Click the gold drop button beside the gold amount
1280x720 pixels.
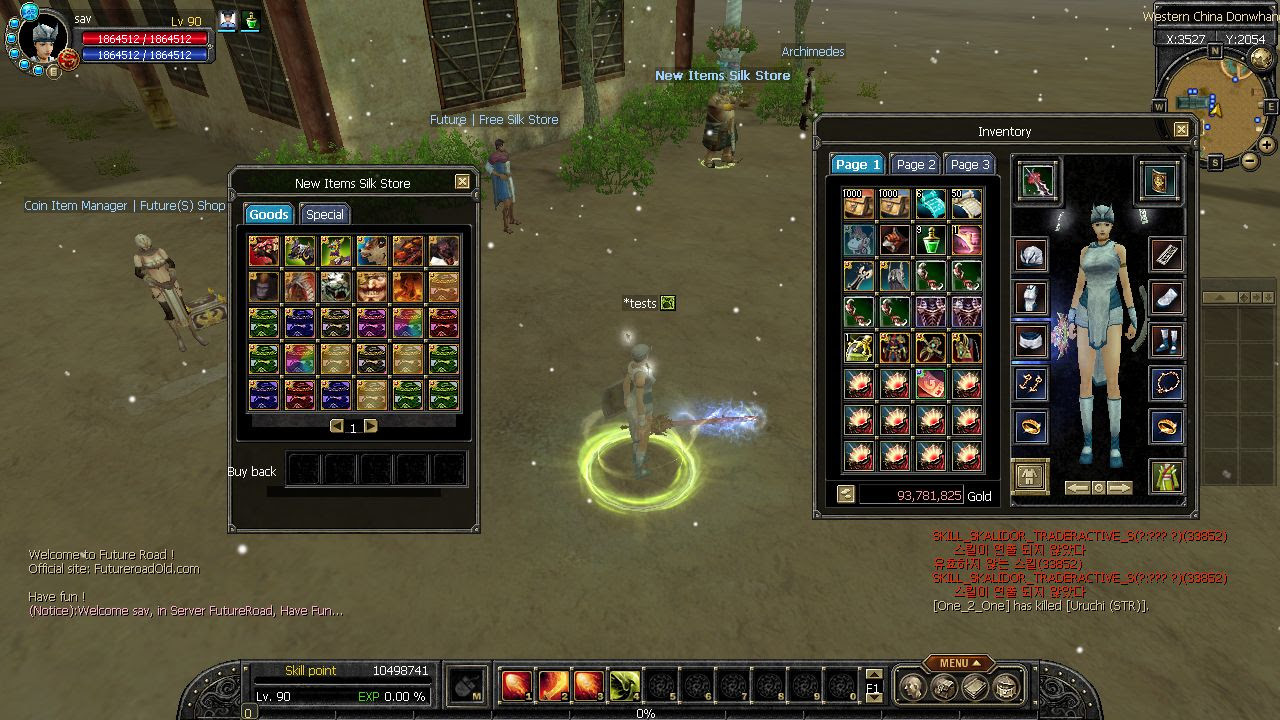846,494
